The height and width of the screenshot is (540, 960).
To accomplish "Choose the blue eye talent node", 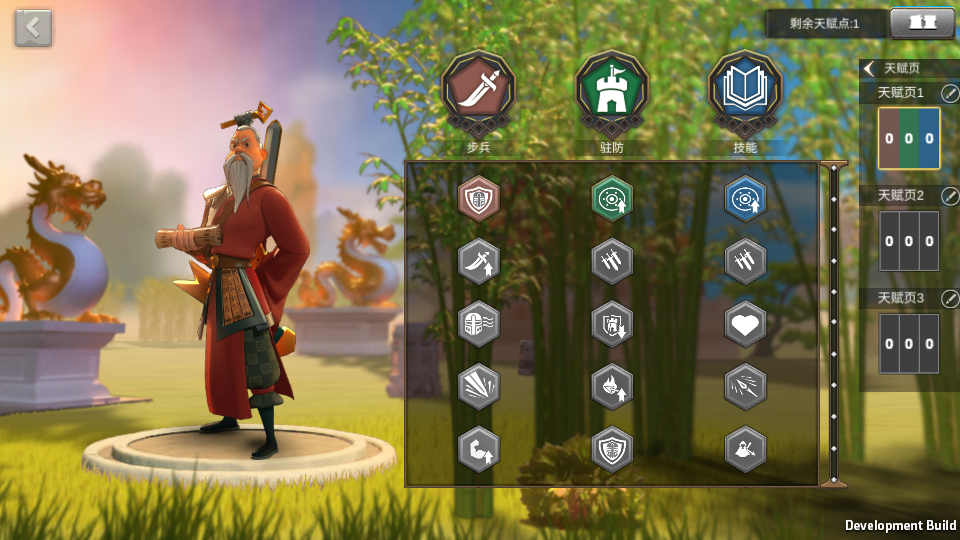I will click(x=745, y=198).
